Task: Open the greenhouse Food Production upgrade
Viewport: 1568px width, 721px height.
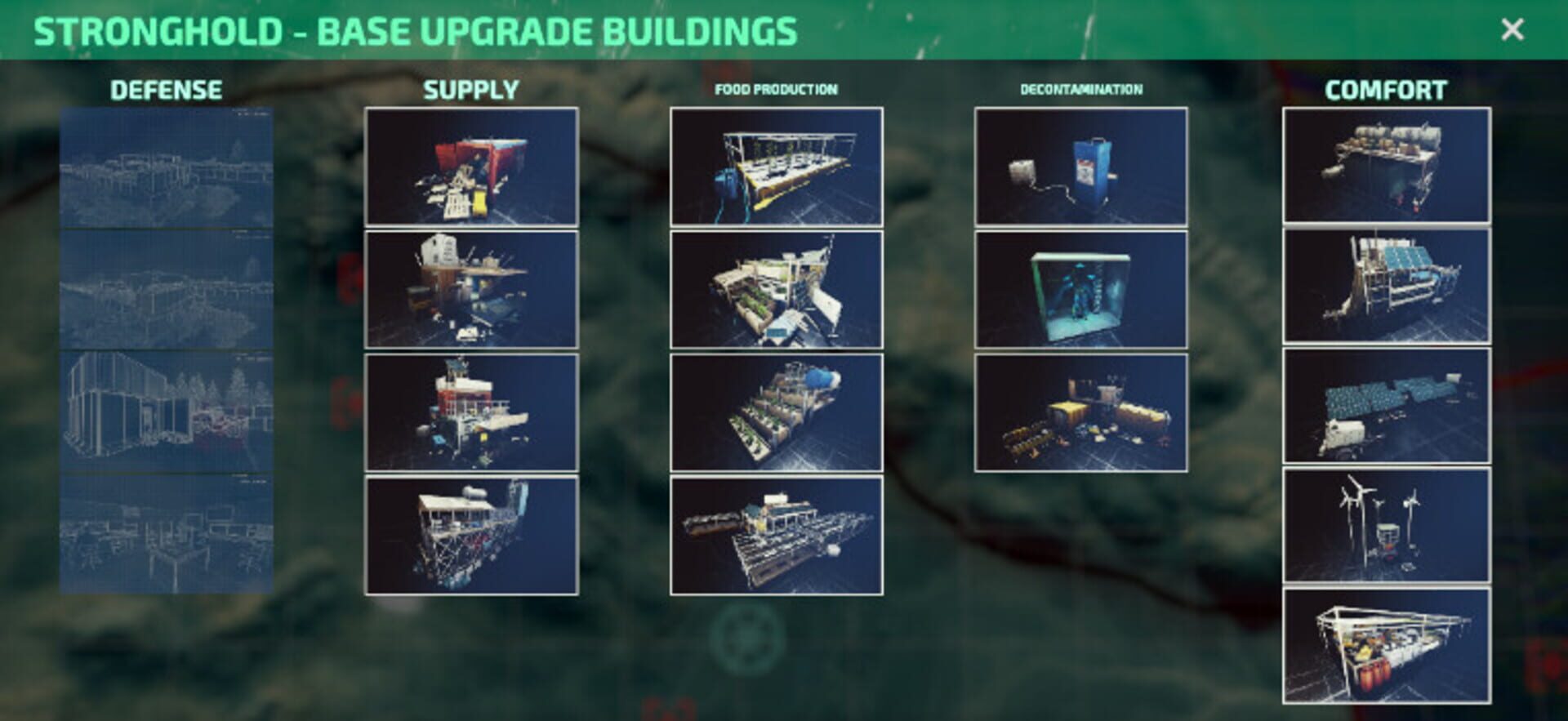Action: point(778,290)
